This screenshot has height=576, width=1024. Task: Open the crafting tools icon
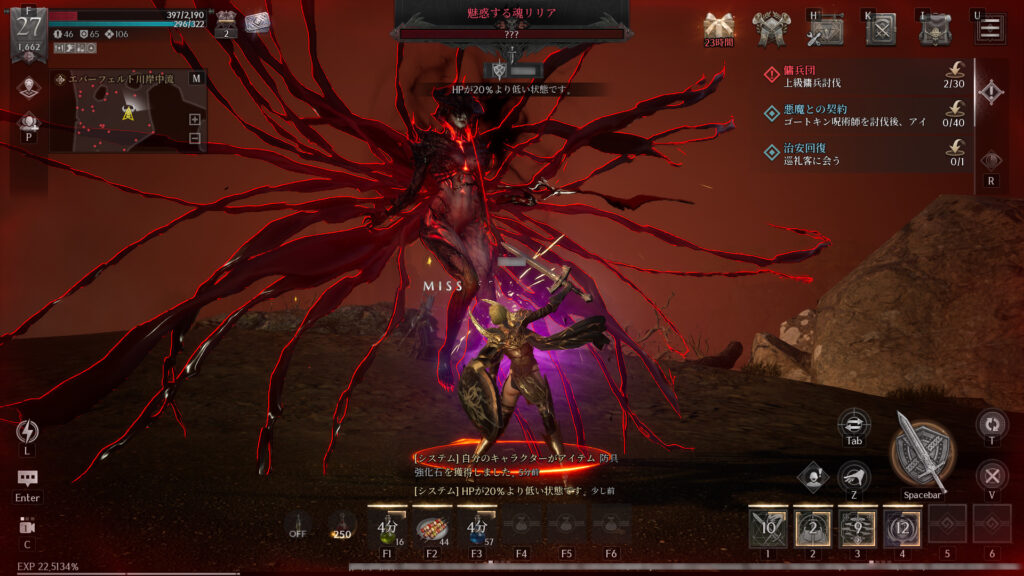point(827,30)
